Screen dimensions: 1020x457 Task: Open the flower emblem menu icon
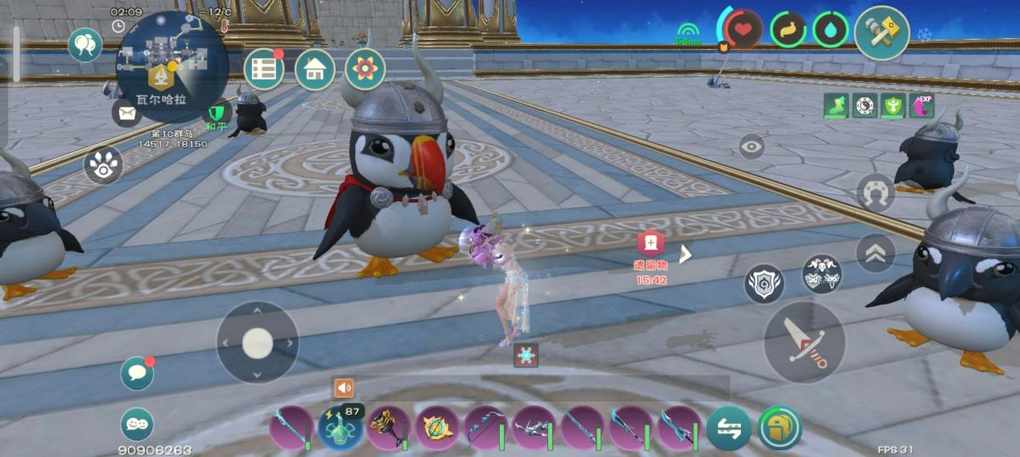tap(365, 69)
